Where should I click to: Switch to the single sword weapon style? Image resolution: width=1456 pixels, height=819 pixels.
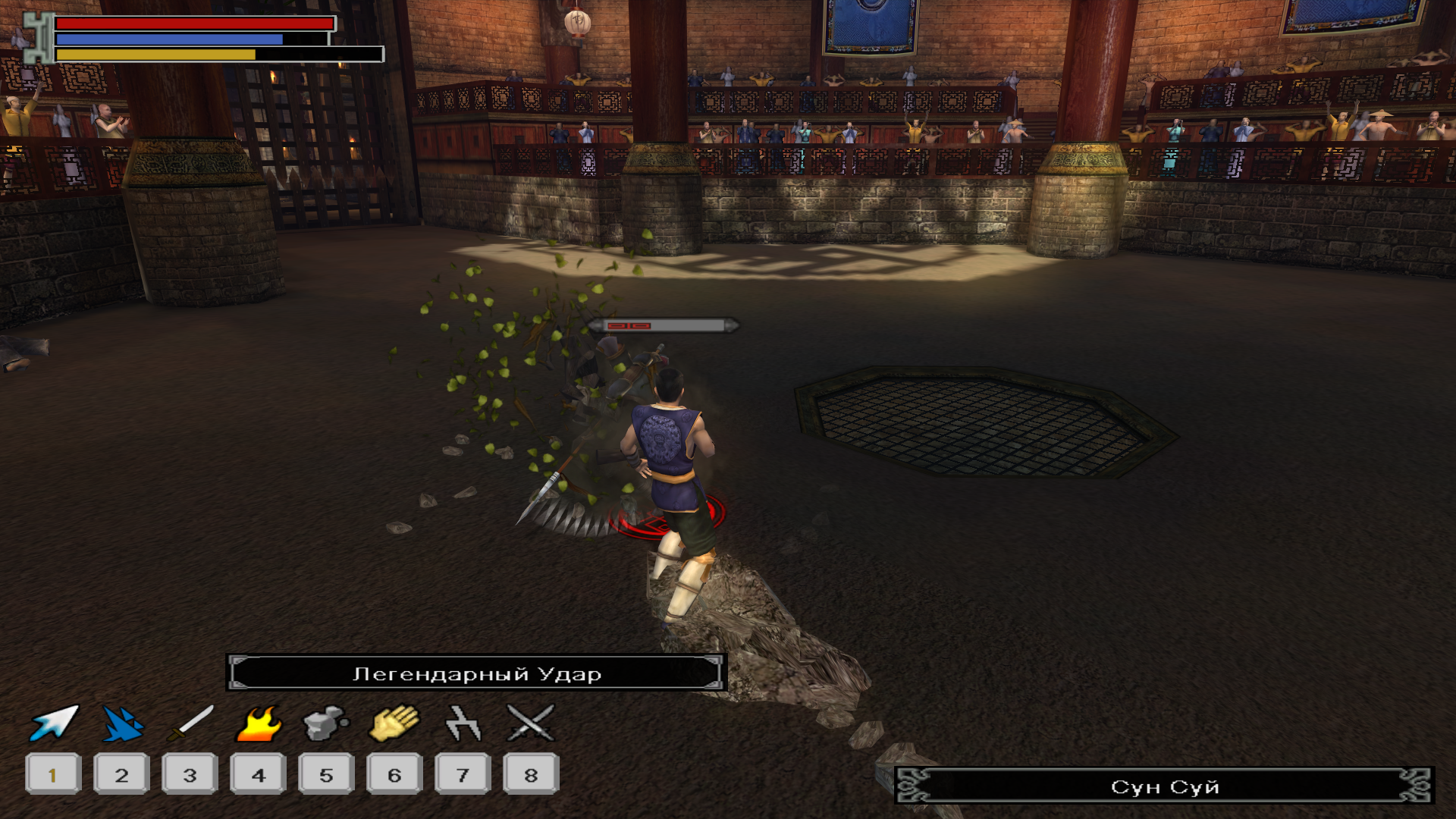pos(190,723)
